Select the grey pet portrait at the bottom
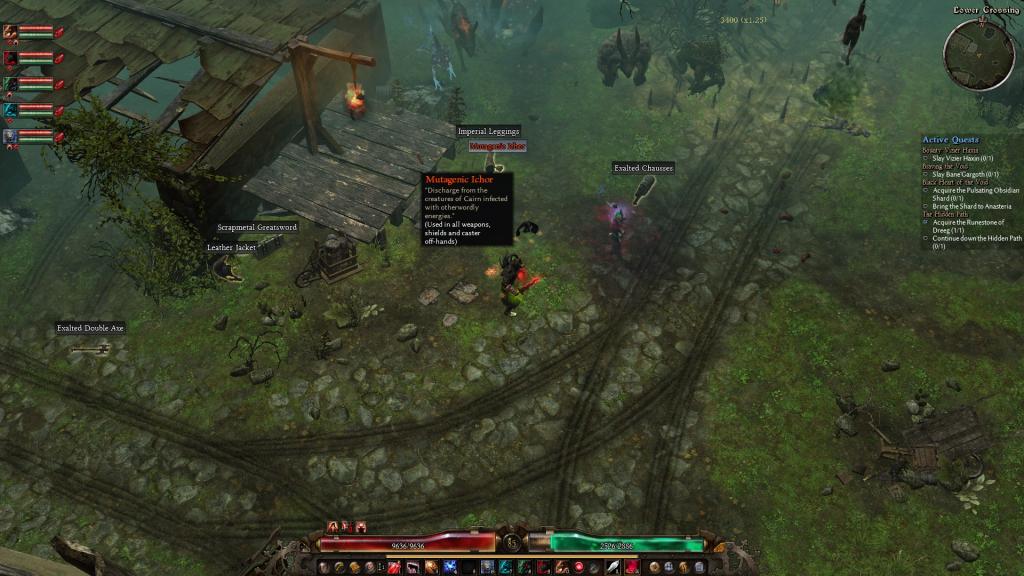 tap(11, 135)
